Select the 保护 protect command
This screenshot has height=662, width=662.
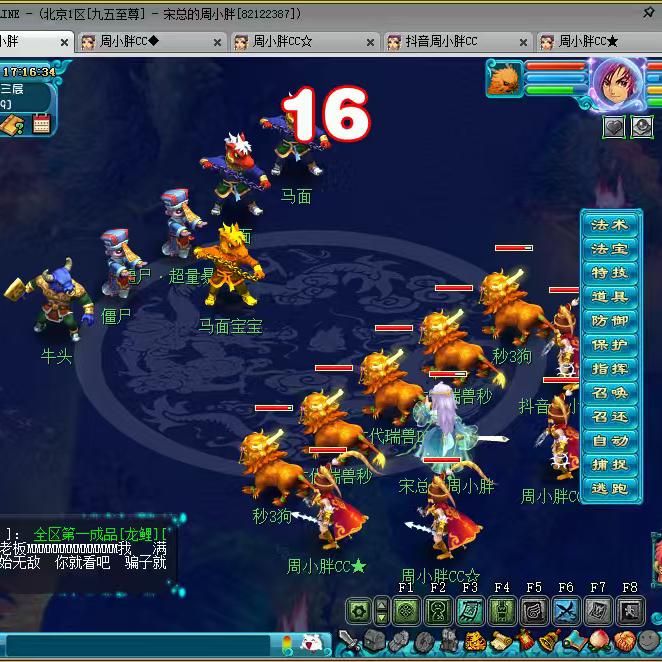pyautogui.click(x=610, y=345)
